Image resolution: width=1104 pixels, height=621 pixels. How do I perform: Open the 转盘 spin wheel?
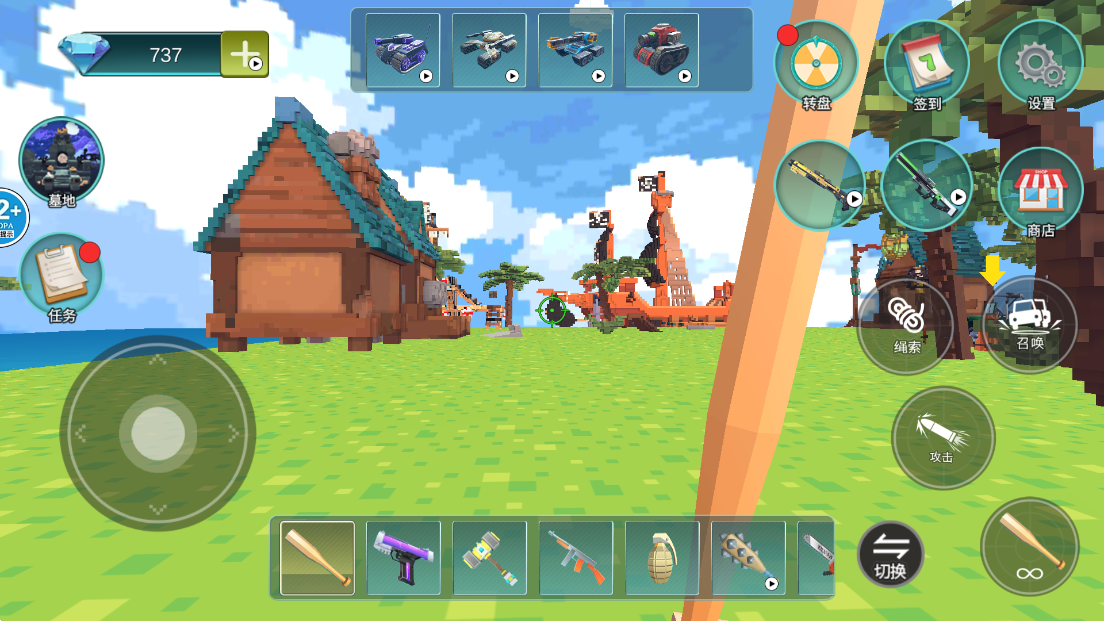(x=816, y=63)
